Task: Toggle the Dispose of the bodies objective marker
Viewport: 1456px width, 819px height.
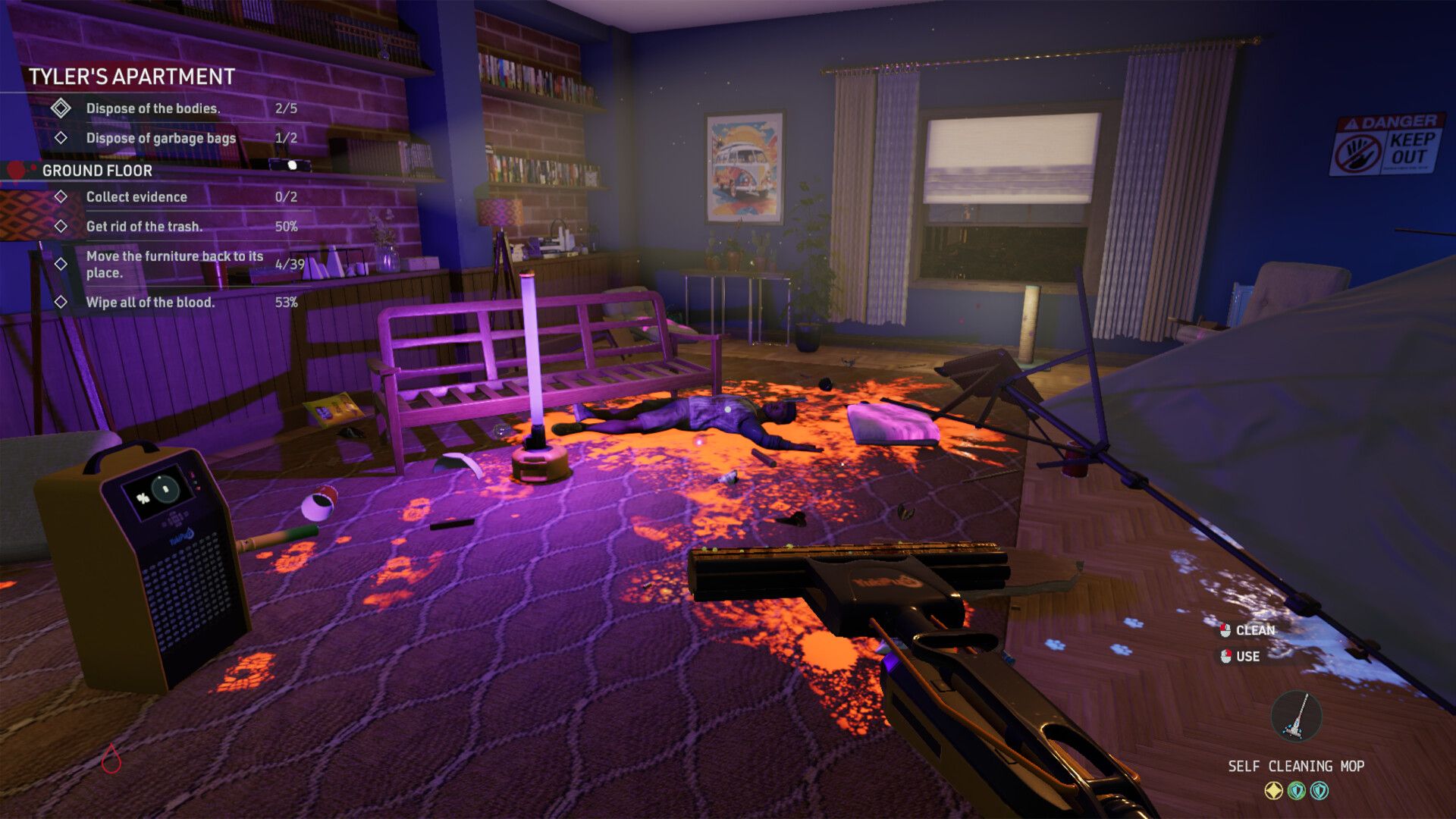Action: pyautogui.click(x=61, y=107)
